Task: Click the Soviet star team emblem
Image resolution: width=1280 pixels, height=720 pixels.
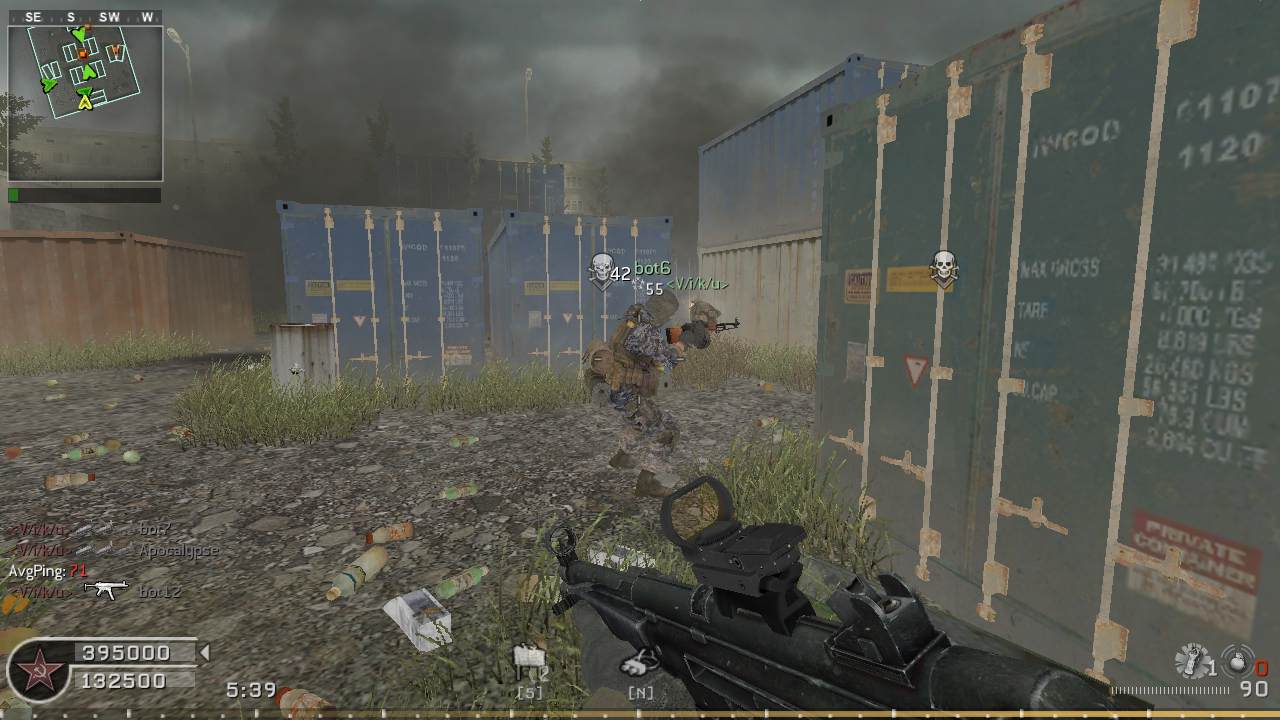Action: click(40, 669)
